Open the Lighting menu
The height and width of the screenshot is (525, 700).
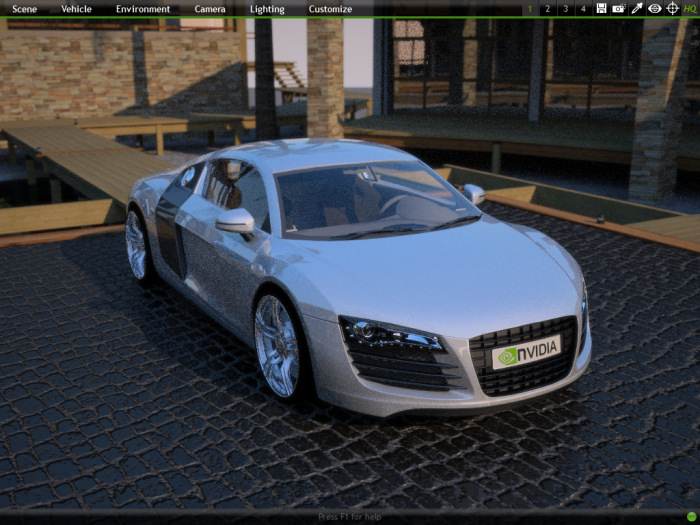click(267, 9)
